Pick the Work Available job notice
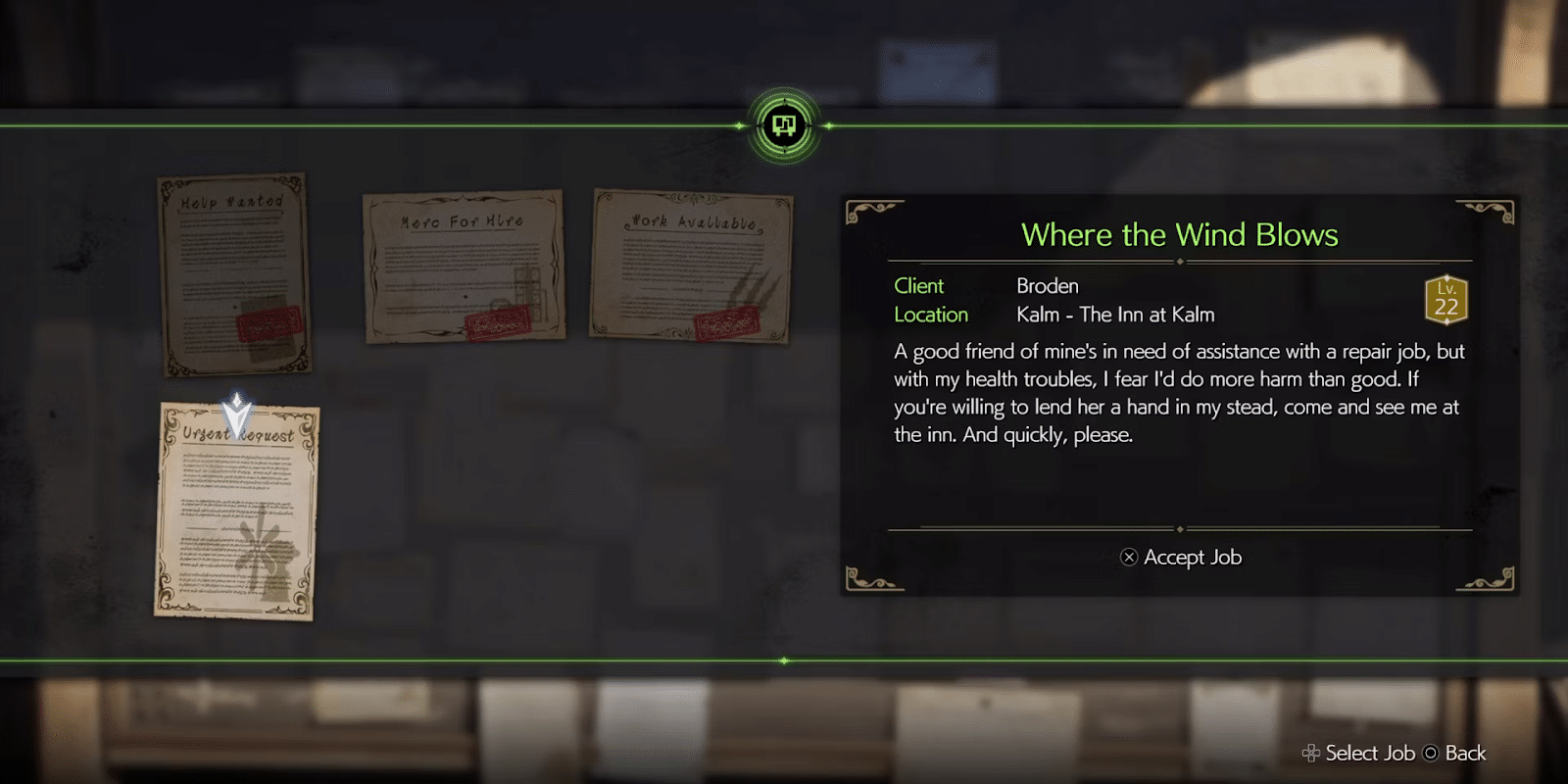 (691, 266)
